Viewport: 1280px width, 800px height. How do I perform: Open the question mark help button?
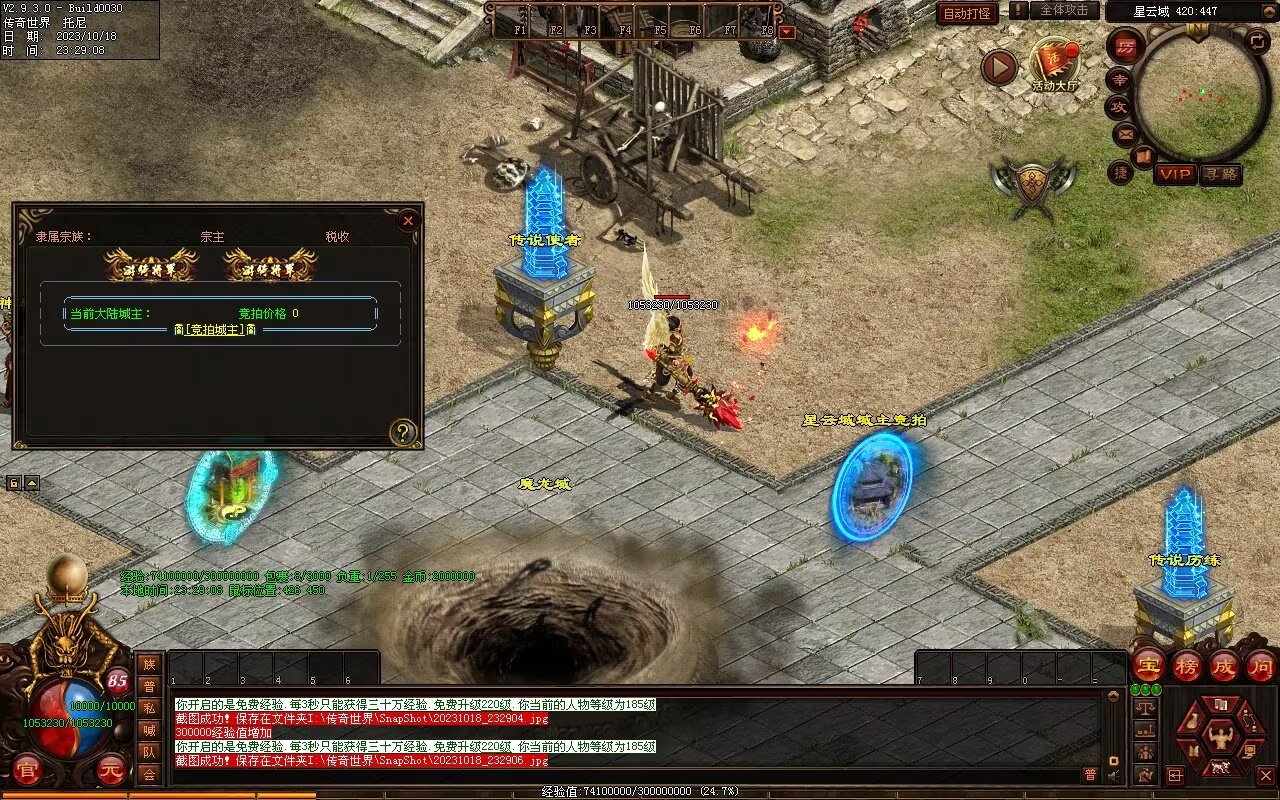coord(403,432)
